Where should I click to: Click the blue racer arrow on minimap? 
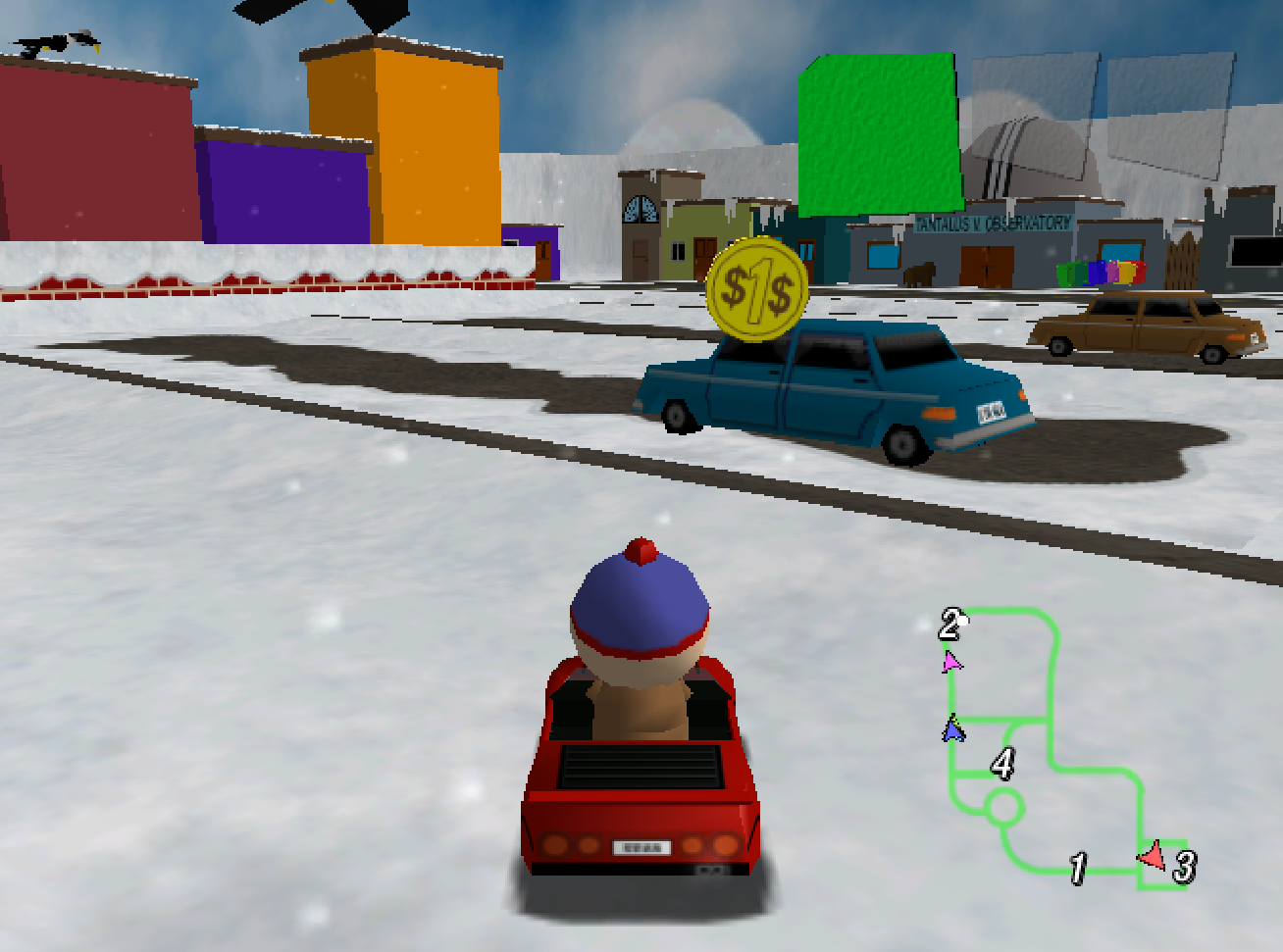952,730
